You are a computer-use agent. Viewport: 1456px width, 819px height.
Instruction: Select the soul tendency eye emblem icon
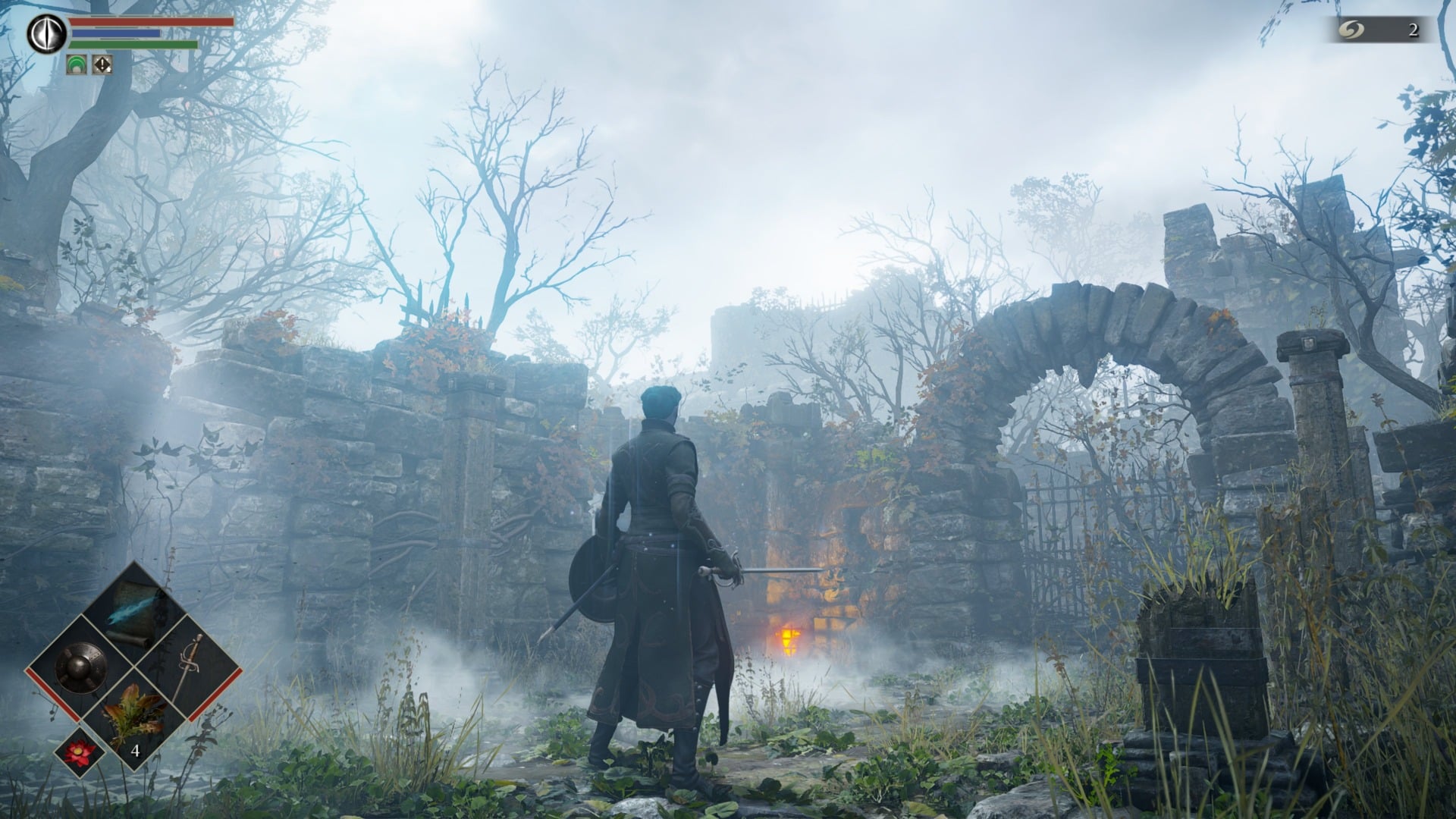(x=47, y=33)
